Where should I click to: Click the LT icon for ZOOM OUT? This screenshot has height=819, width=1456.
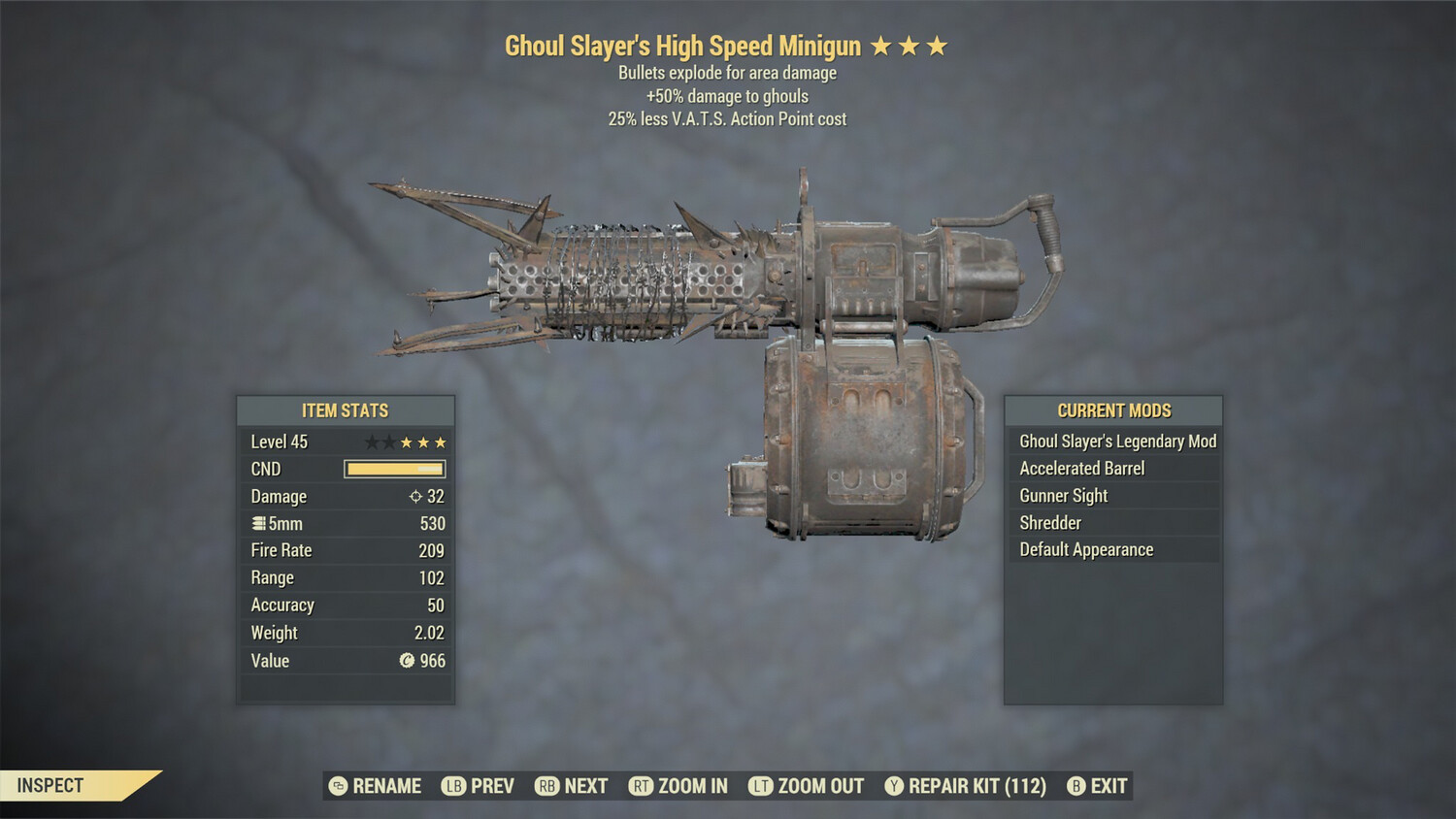point(761,786)
